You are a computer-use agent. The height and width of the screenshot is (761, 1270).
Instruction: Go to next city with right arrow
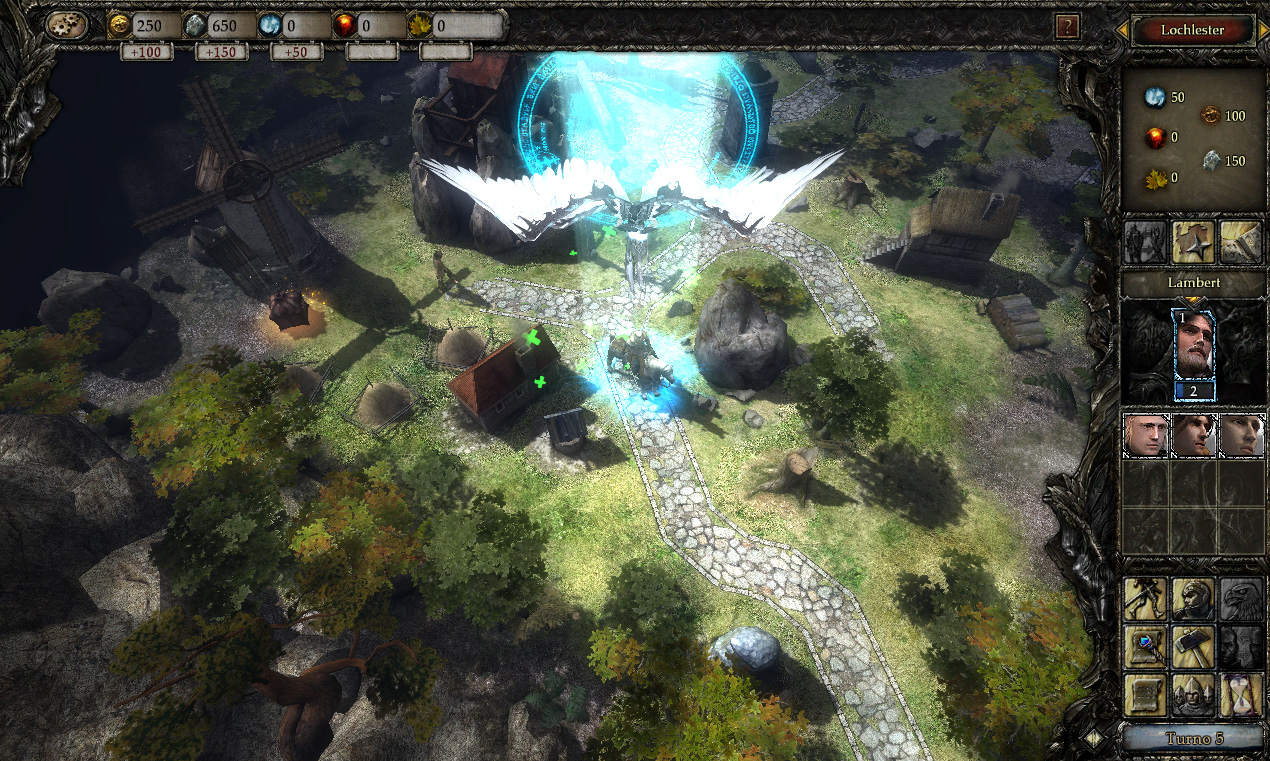[x=1262, y=30]
